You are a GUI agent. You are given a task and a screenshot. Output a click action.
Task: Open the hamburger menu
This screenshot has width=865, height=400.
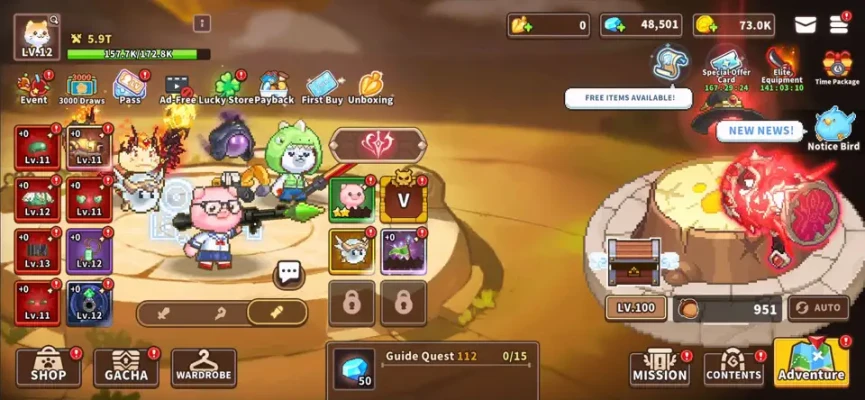[838, 25]
